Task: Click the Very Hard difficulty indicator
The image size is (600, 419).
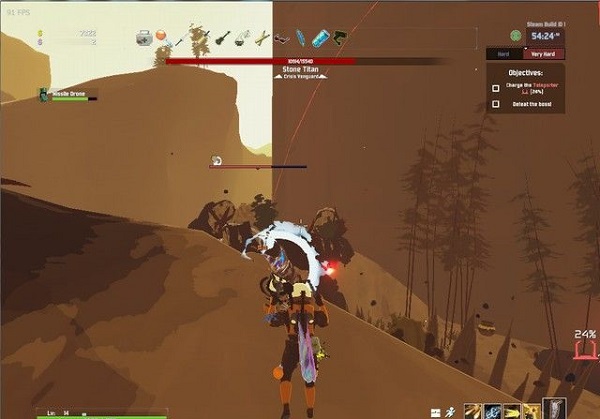Action: pos(545,53)
